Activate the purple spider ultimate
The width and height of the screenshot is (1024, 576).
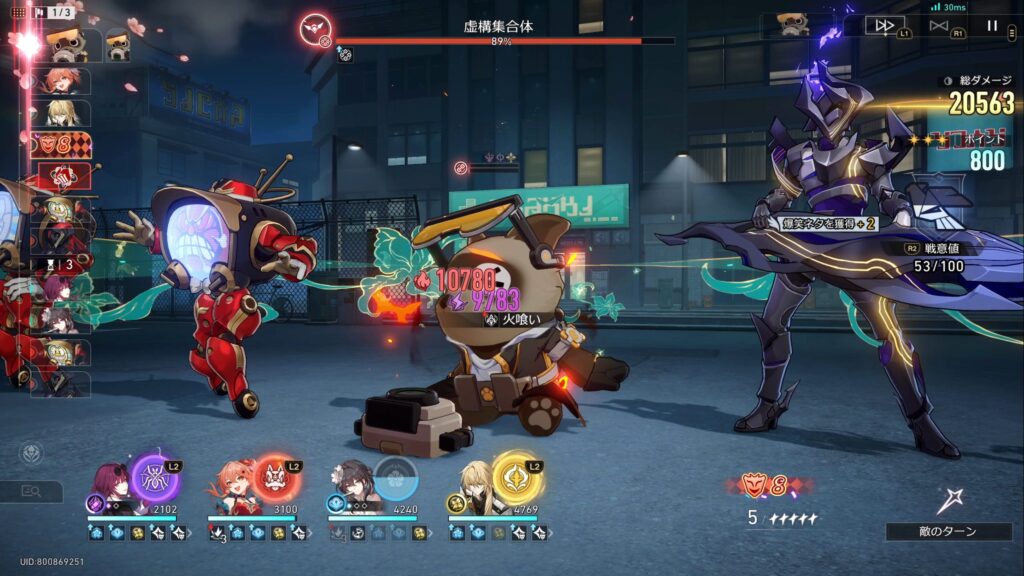pyautogui.click(x=155, y=478)
